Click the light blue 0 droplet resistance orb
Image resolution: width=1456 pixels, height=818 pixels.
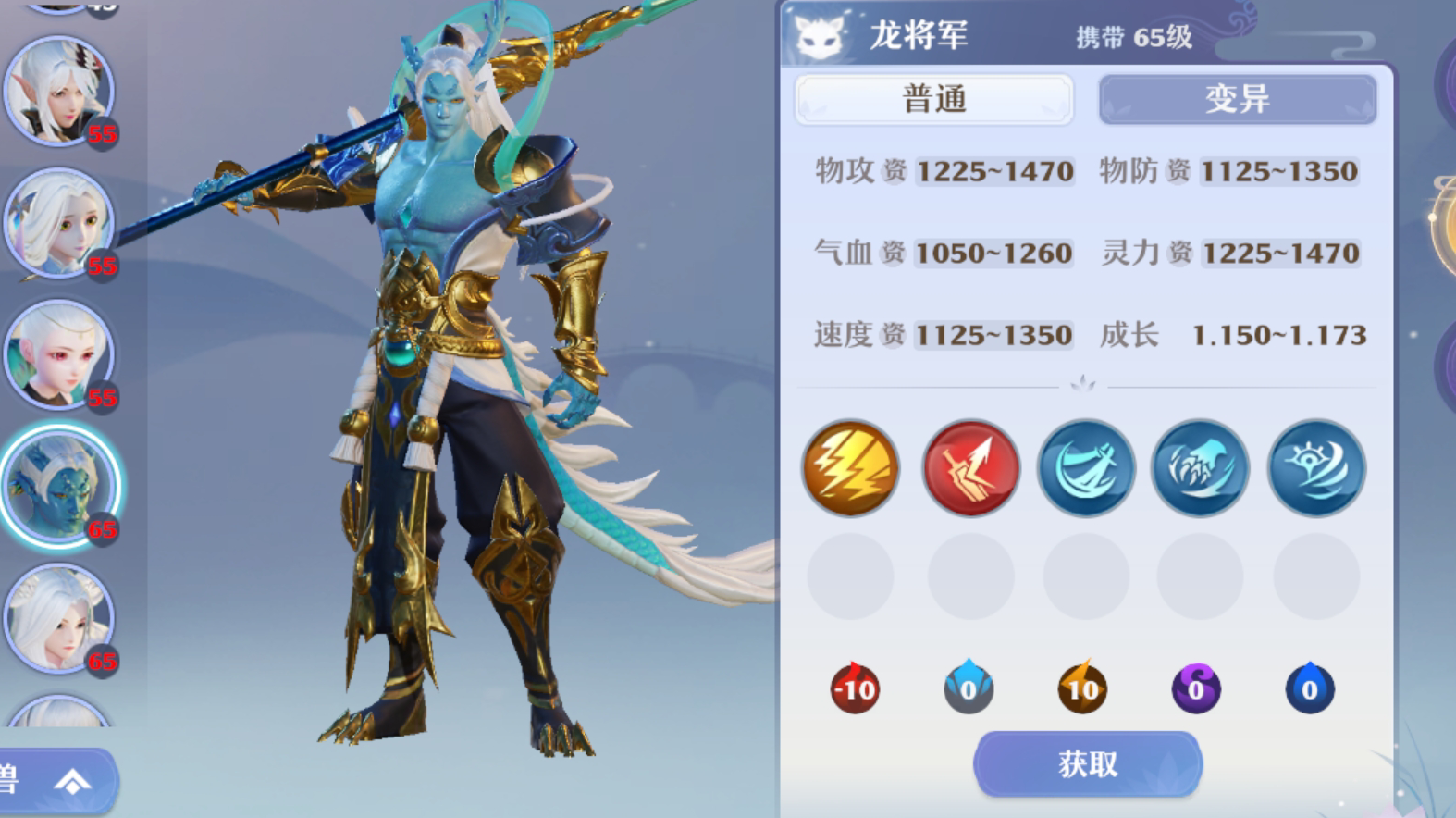click(968, 688)
